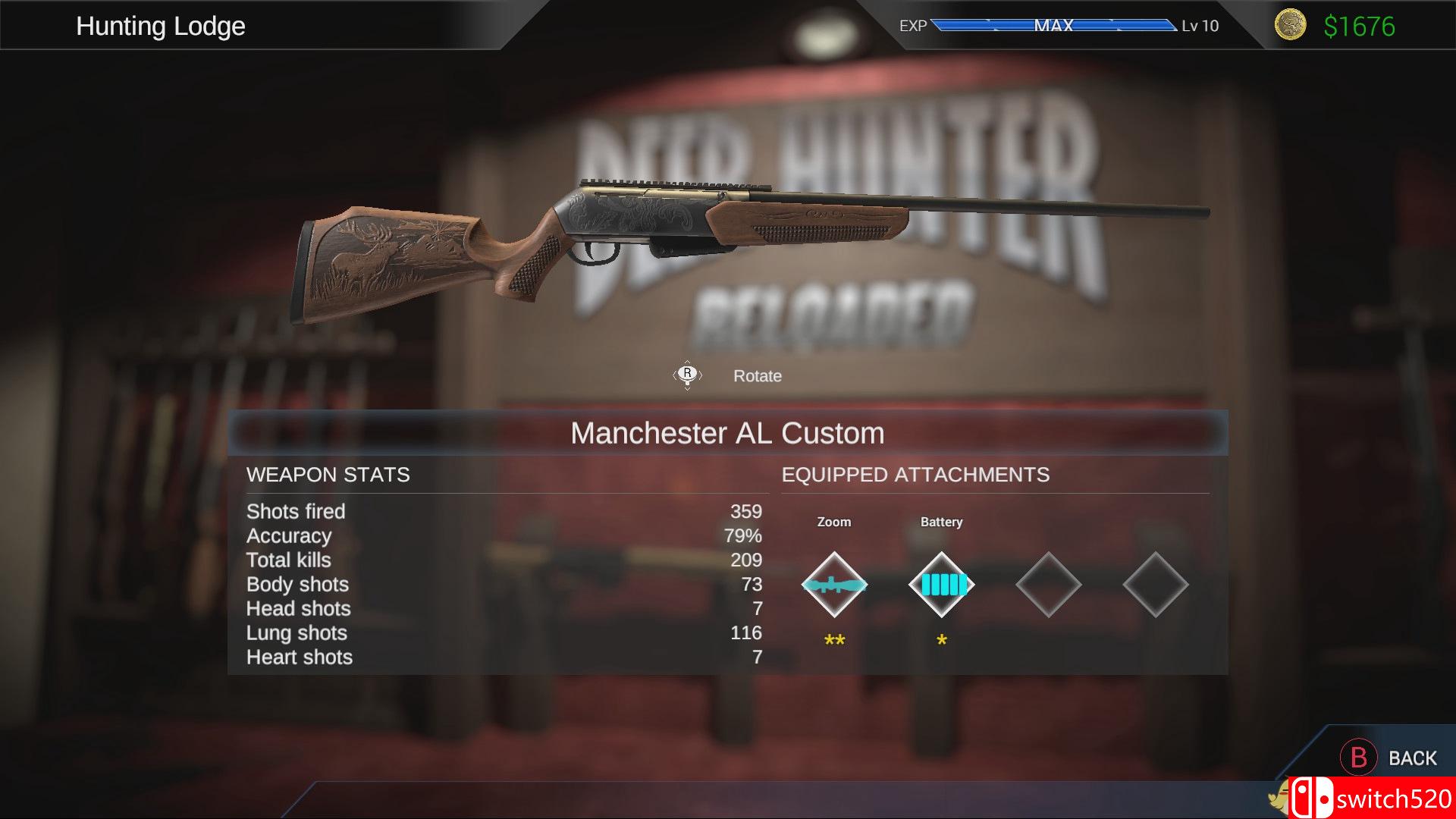The height and width of the screenshot is (819, 1456).
Task: Click the Manchester AL Custom weapon title
Action: 727,433
